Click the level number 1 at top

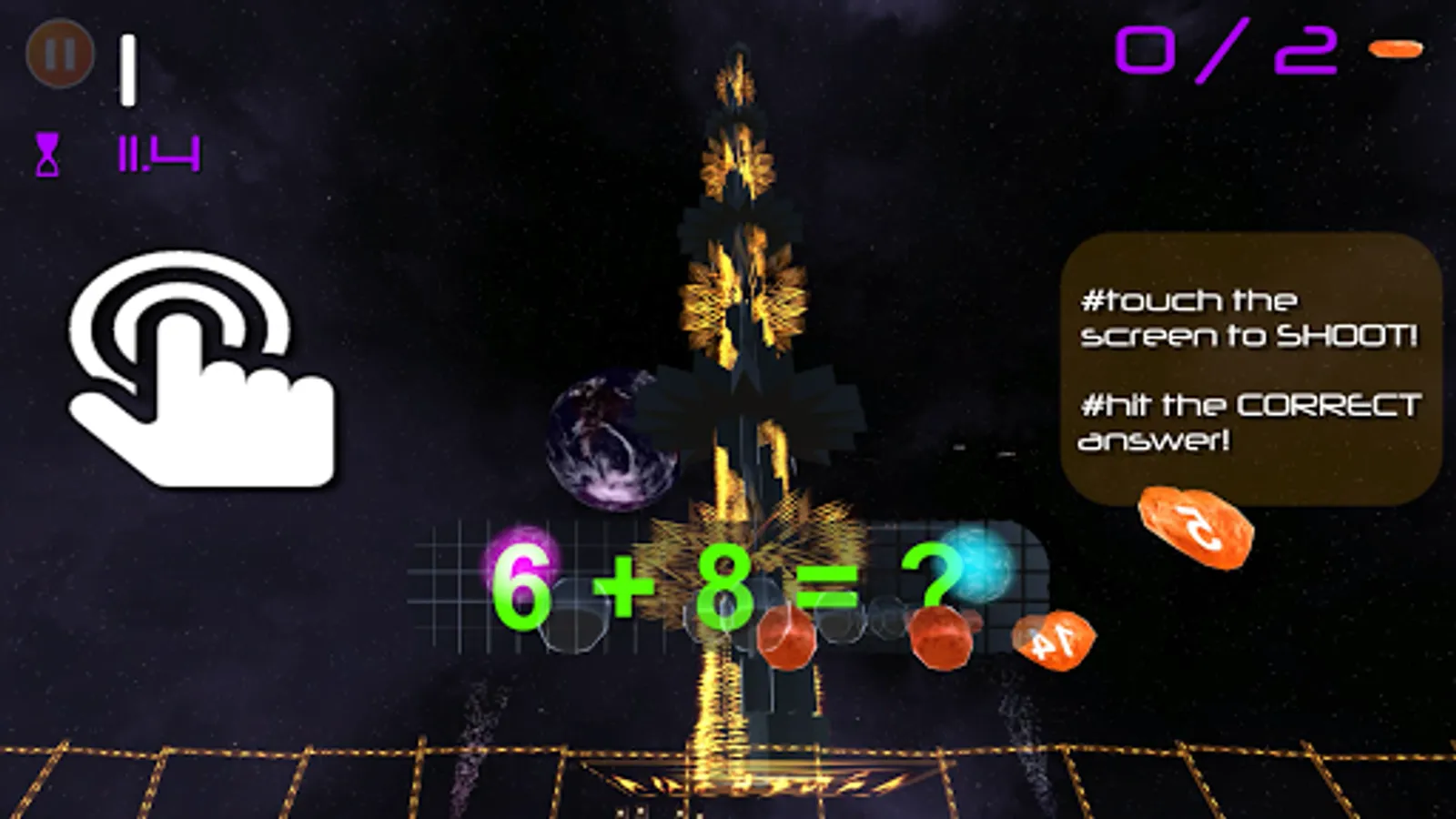(x=128, y=68)
